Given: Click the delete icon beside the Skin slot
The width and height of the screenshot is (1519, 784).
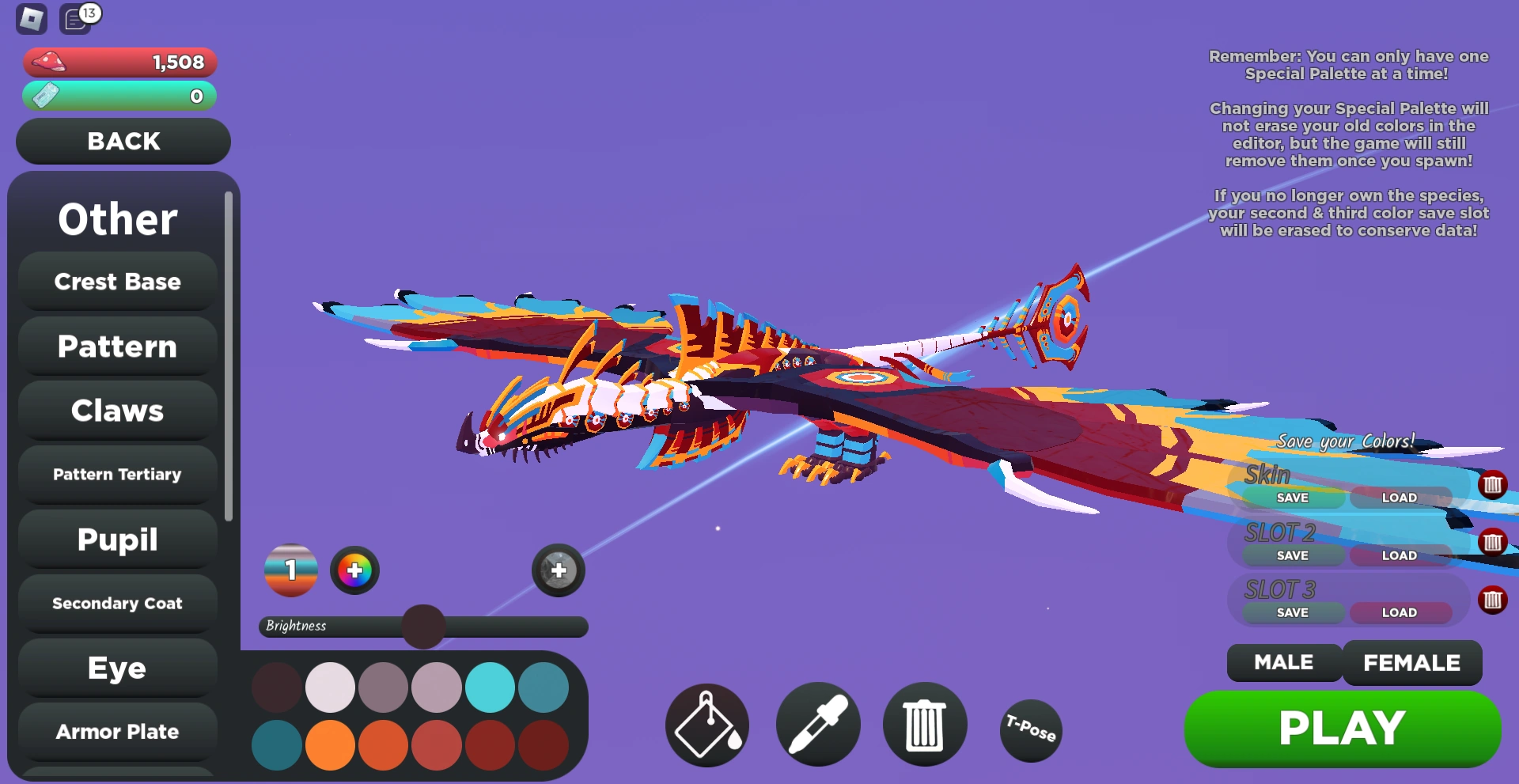Looking at the screenshot, I should click(x=1494, y=486).
